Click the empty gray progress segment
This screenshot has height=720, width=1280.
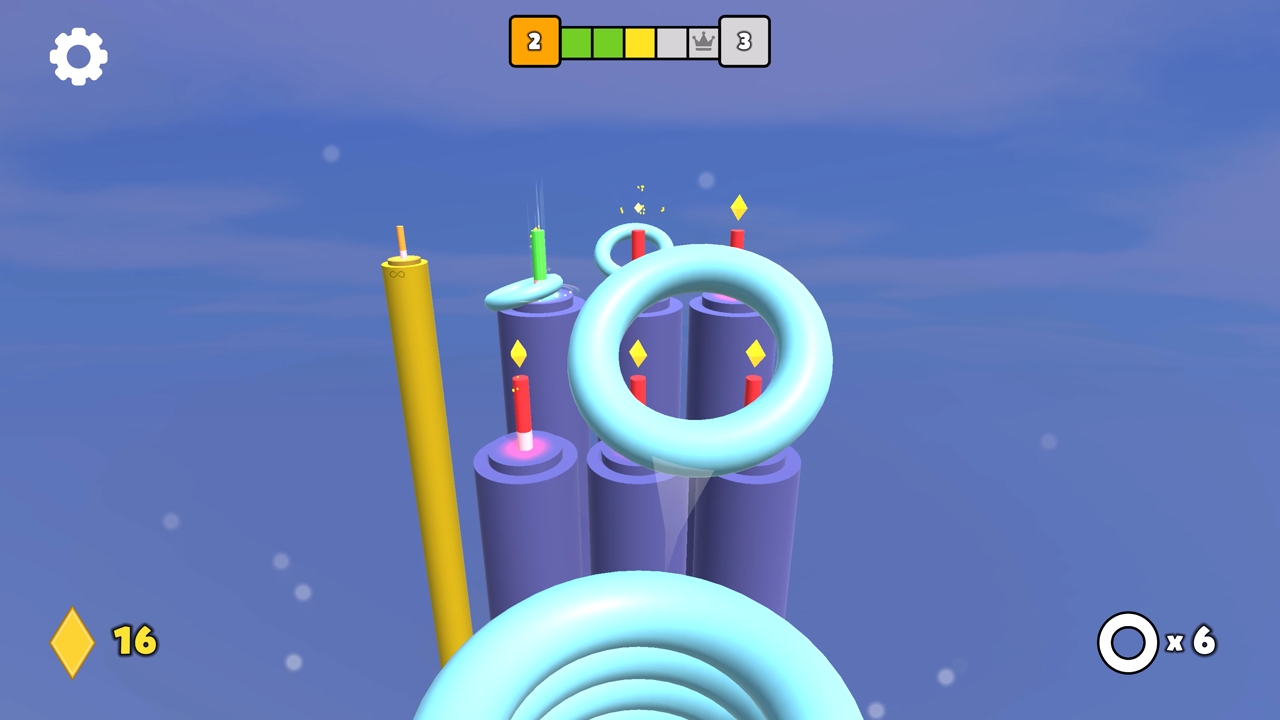[670, 41]
